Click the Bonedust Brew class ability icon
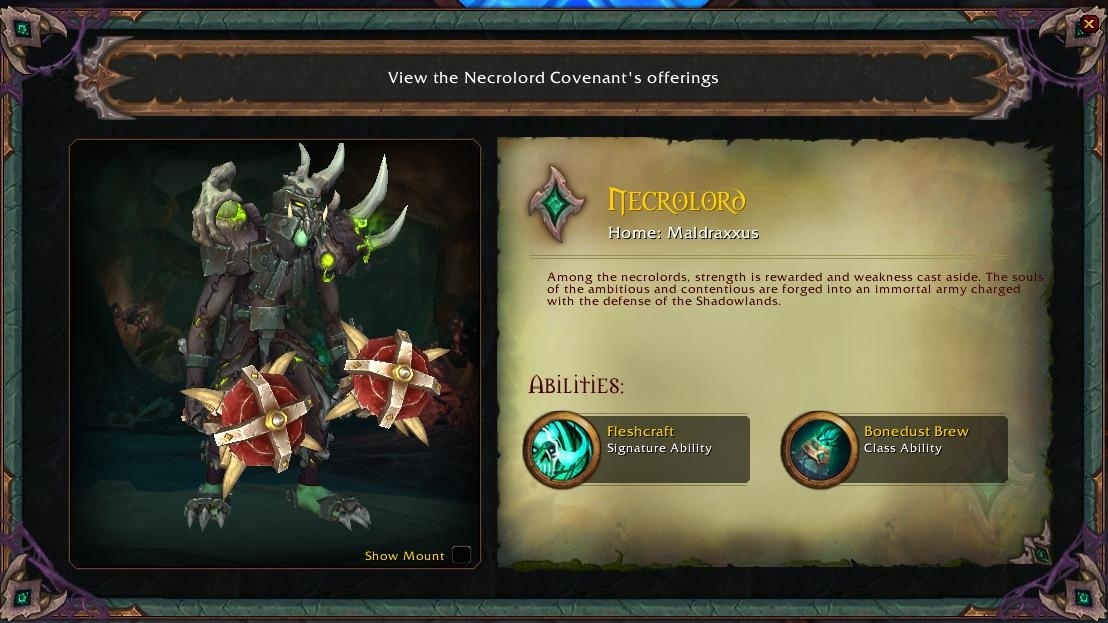Viewport: 1108px width, 623px height. pos(819,449)
